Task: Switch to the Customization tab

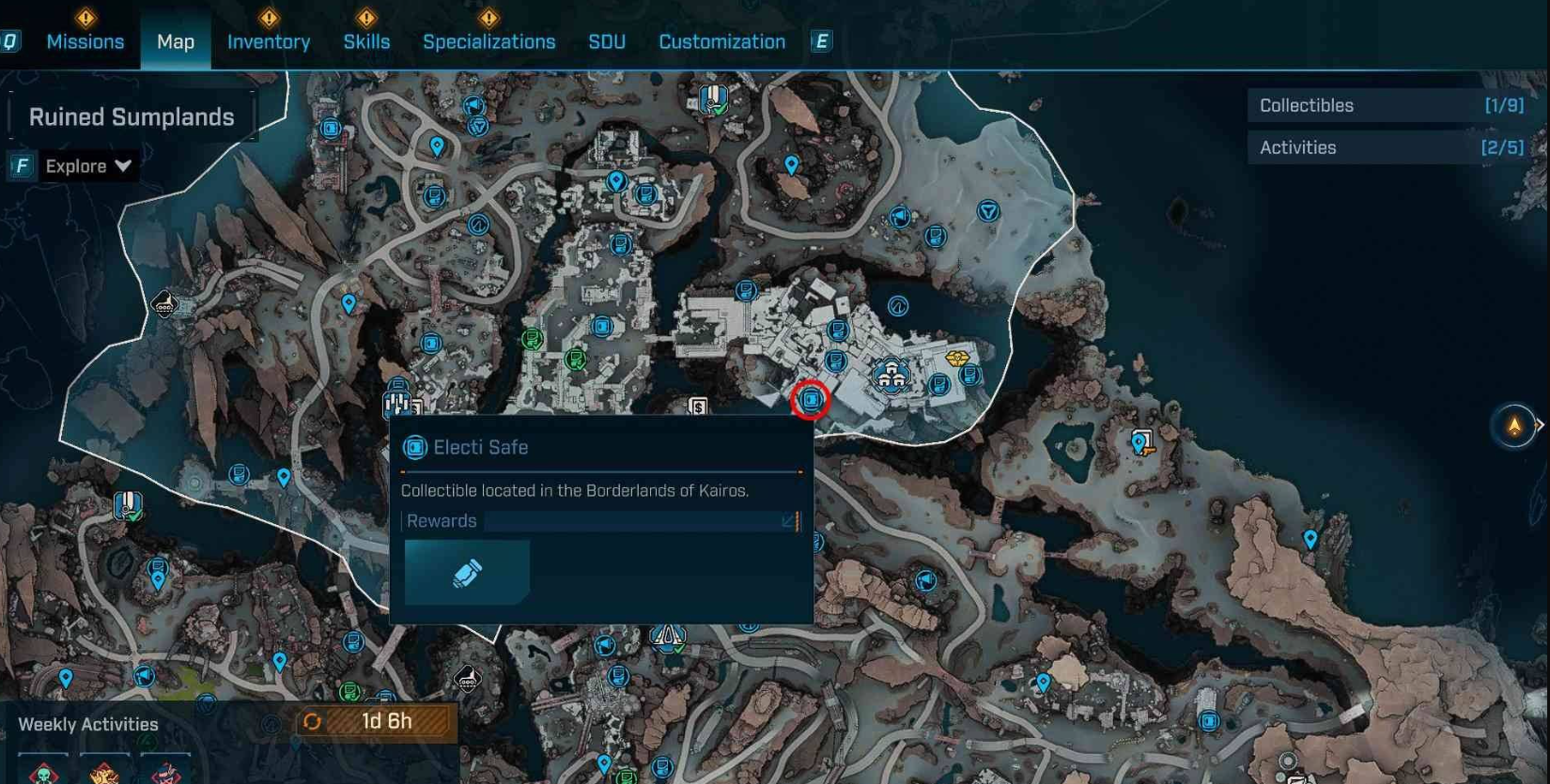Action: tap(721, 42)
